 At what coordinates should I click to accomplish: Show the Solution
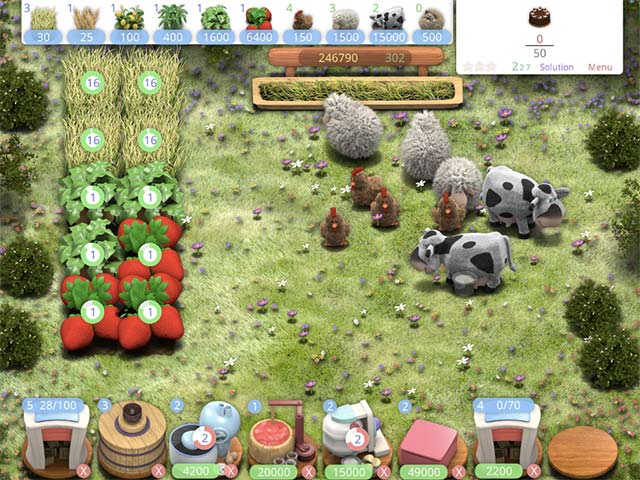556,67
